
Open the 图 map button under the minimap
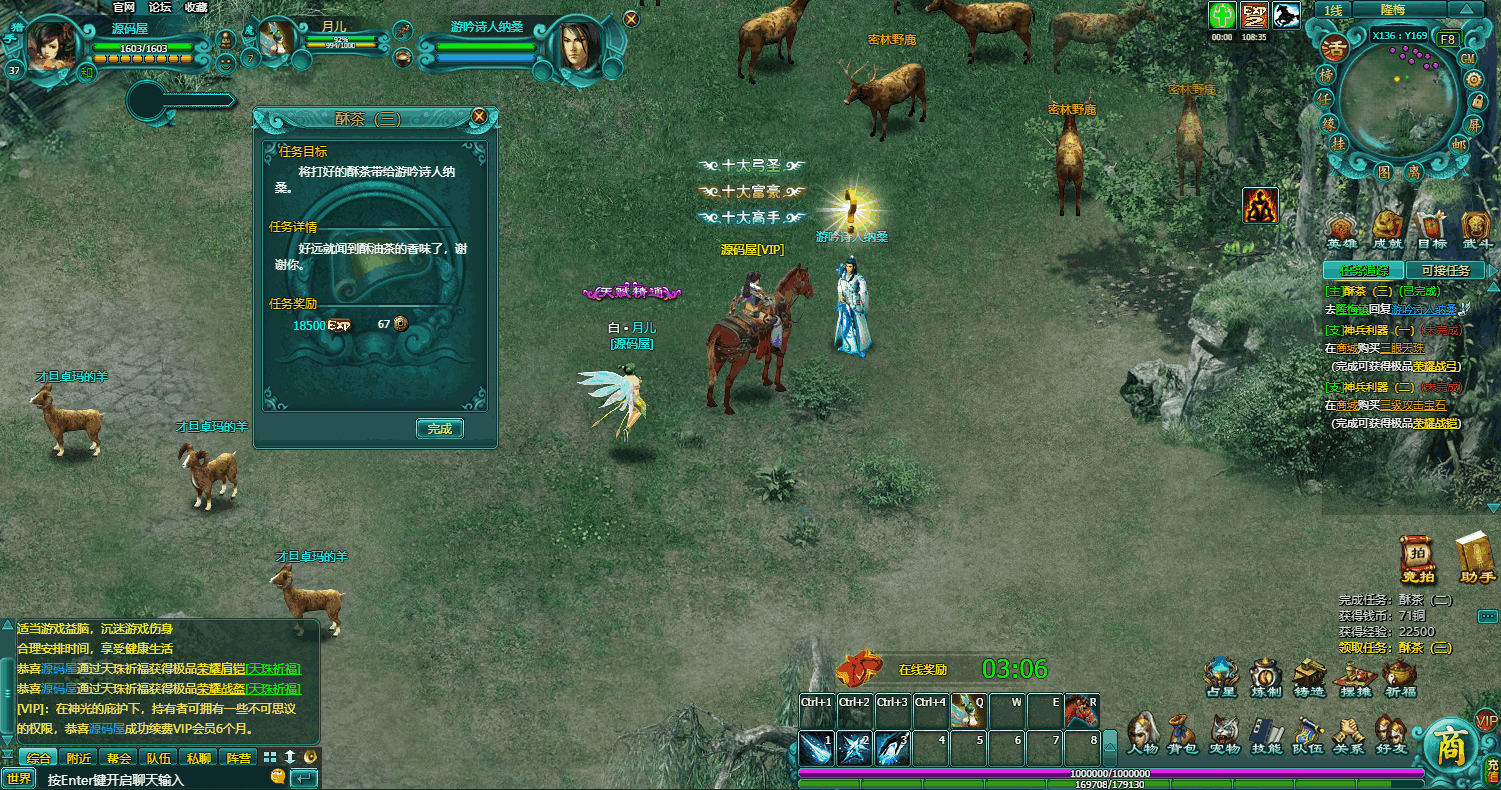click(x=1386, y=171)
